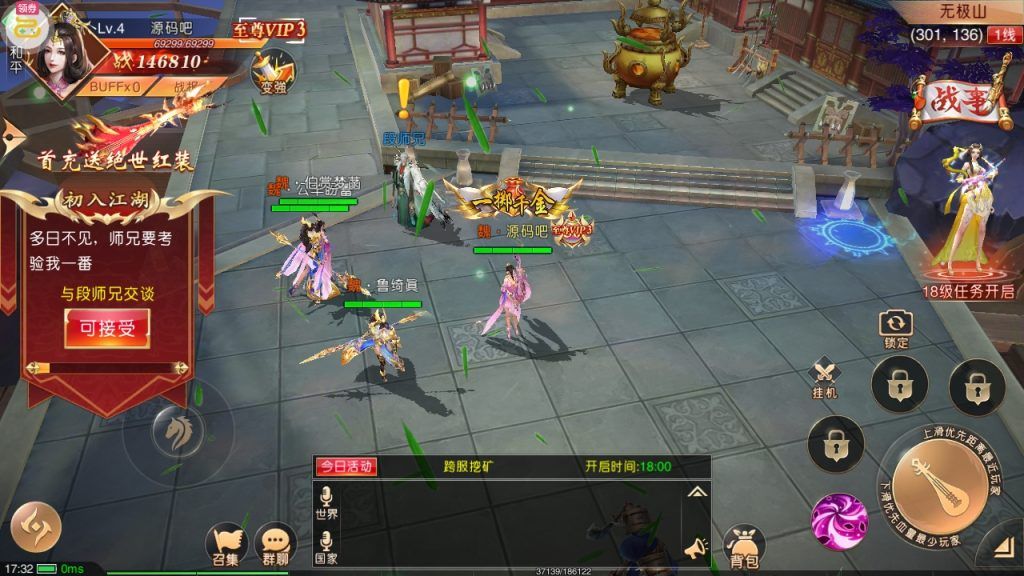The image size is (1024, 576).
Task: Accept the quest with 可接受 button
Action: [107, 328]
